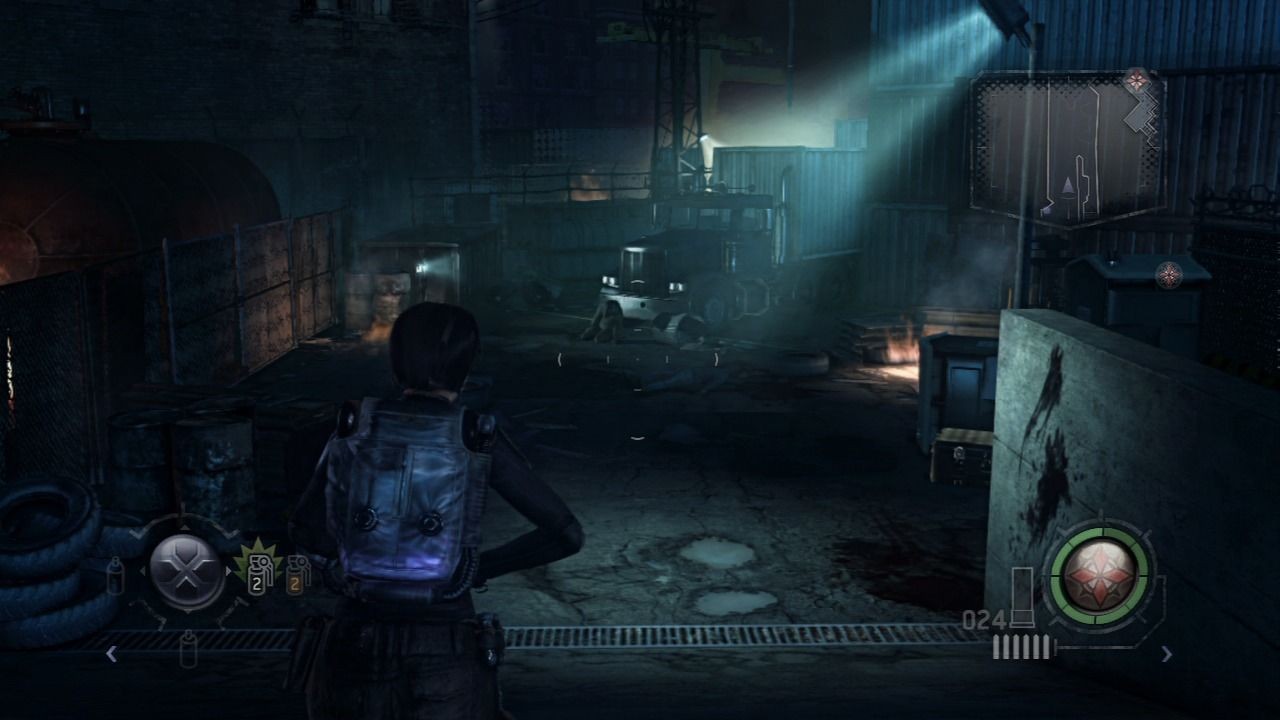The width and height of the screenshot is (1280, 720).
Task: Click the left arrow in the bottom HUD
Action: tap(111, 654)
